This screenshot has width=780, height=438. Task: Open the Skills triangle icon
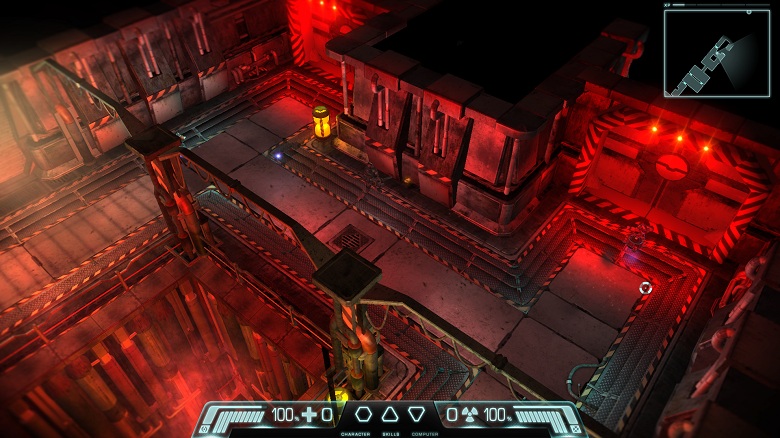[390, 414]
